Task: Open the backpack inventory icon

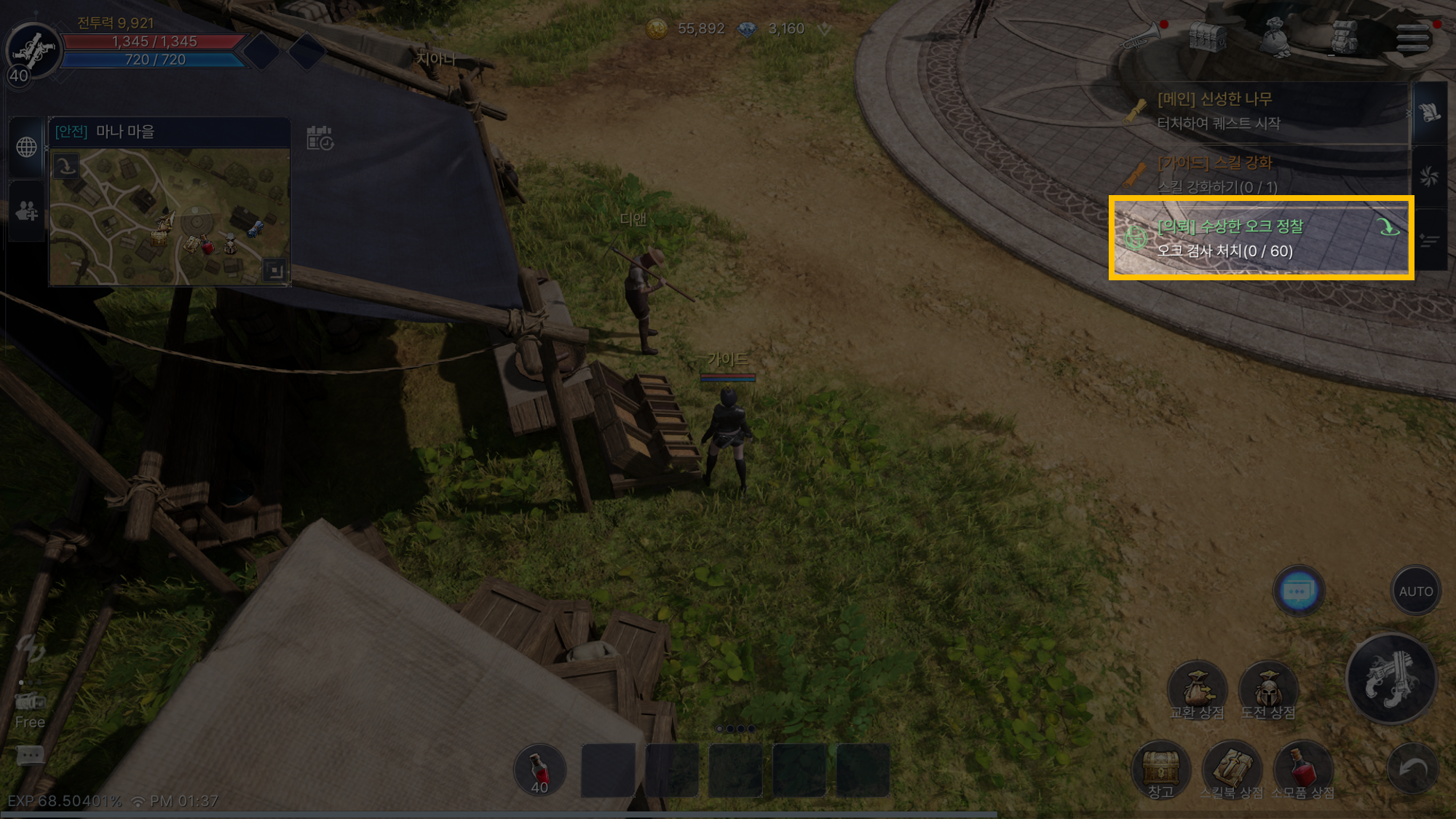Action: tap(1343, 36)
